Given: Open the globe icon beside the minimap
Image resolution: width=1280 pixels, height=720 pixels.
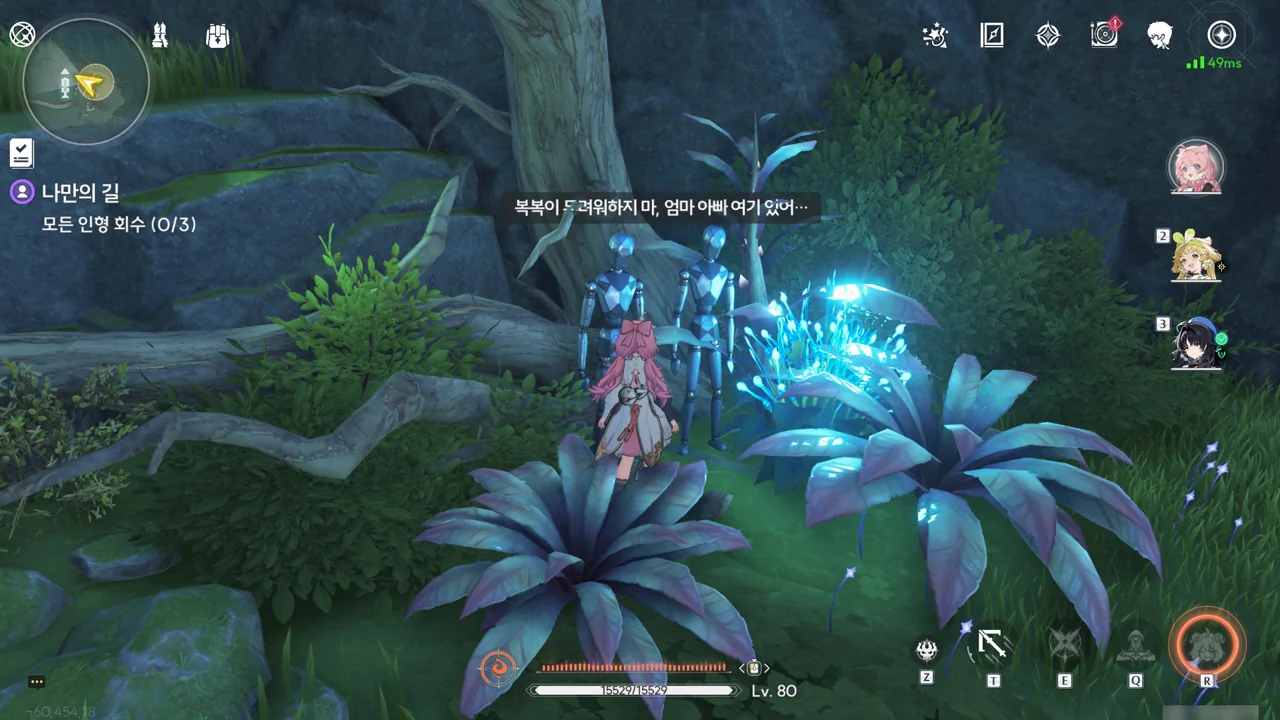Looking at the screenshot, I should point(21,34).
